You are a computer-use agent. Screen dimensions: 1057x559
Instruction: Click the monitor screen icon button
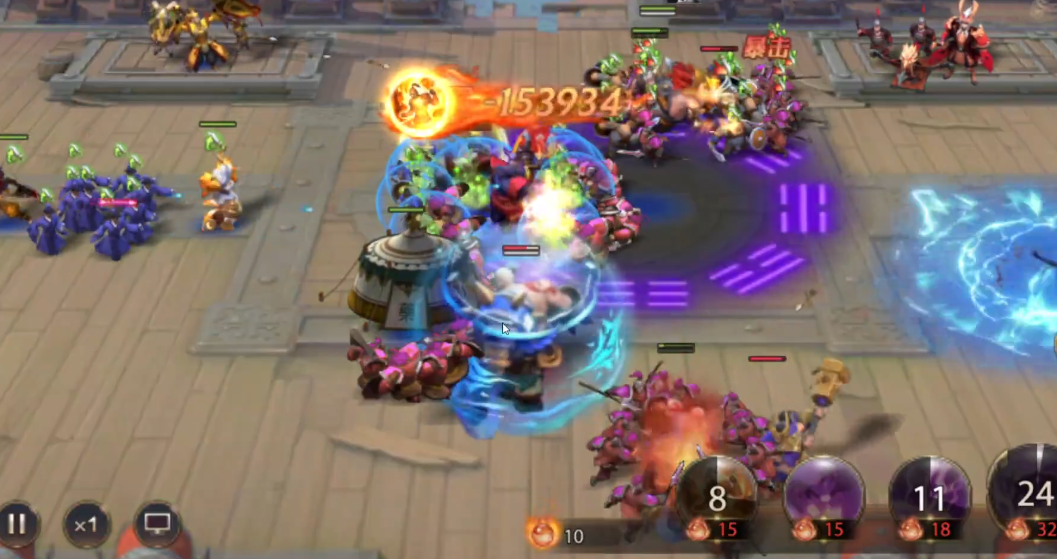click(157, 523)
